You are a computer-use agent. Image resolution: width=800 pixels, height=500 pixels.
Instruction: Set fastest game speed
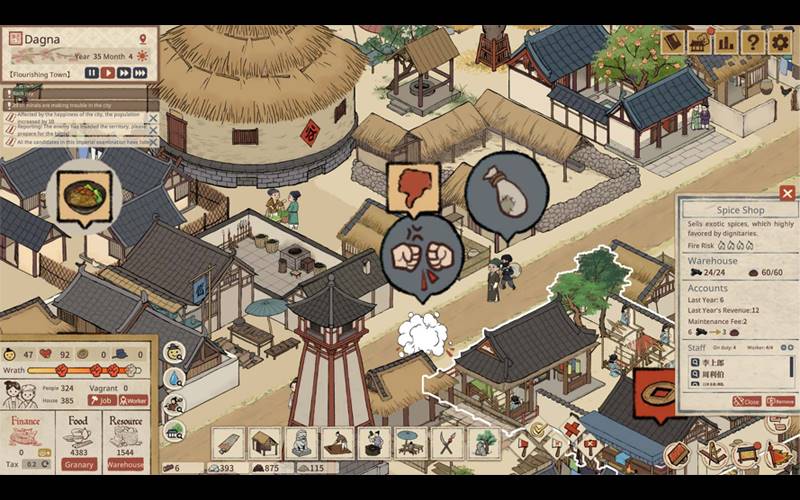tap(142, 72)
